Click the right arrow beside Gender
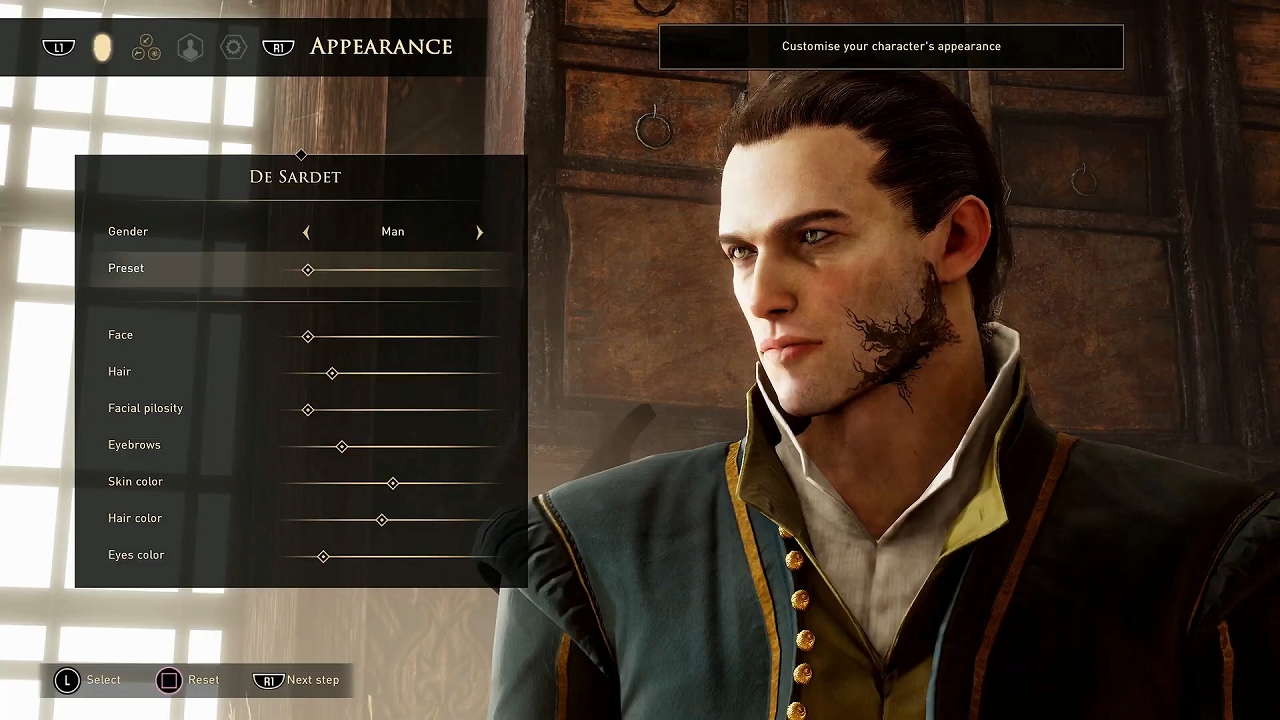Image resolution: width=1280 pixels, height=720 pixels. (479, 232)
